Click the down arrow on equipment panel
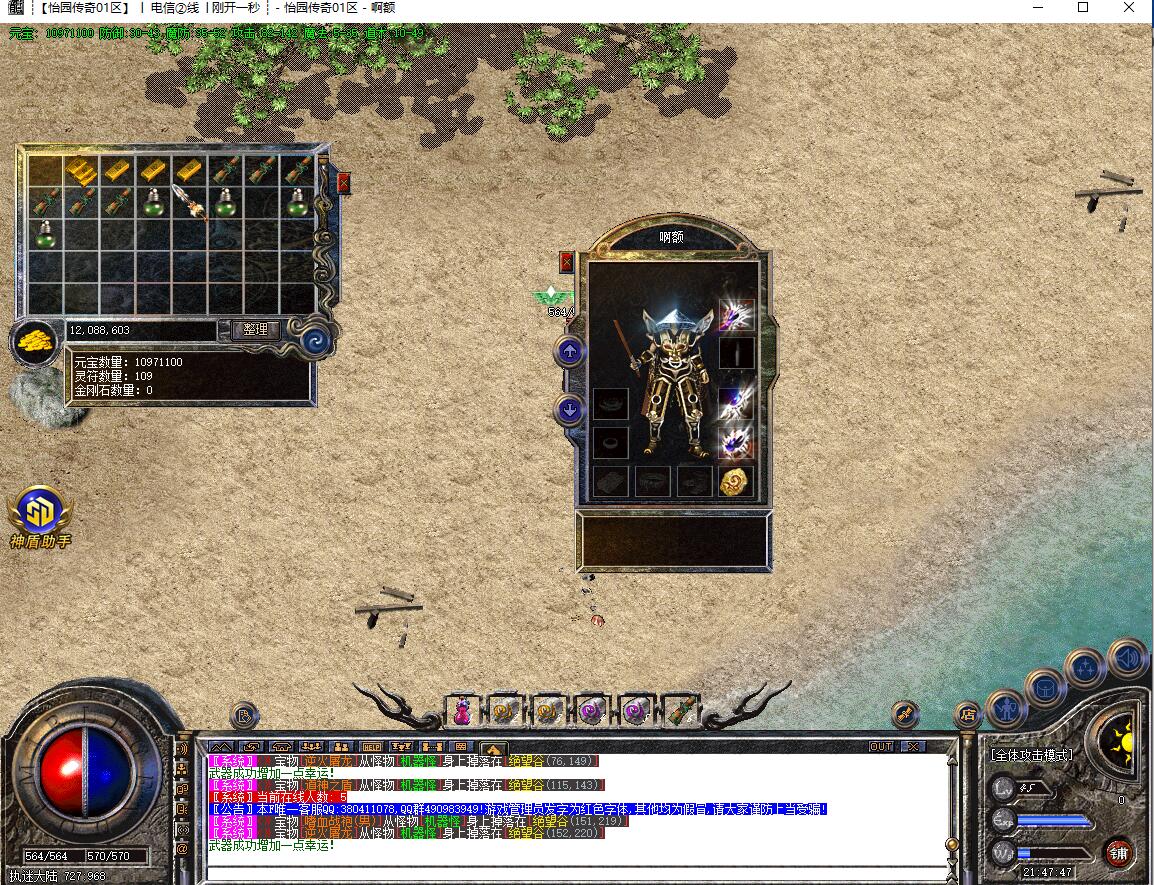This screenshot has height=885, width=1154. (x=570, y=409)
